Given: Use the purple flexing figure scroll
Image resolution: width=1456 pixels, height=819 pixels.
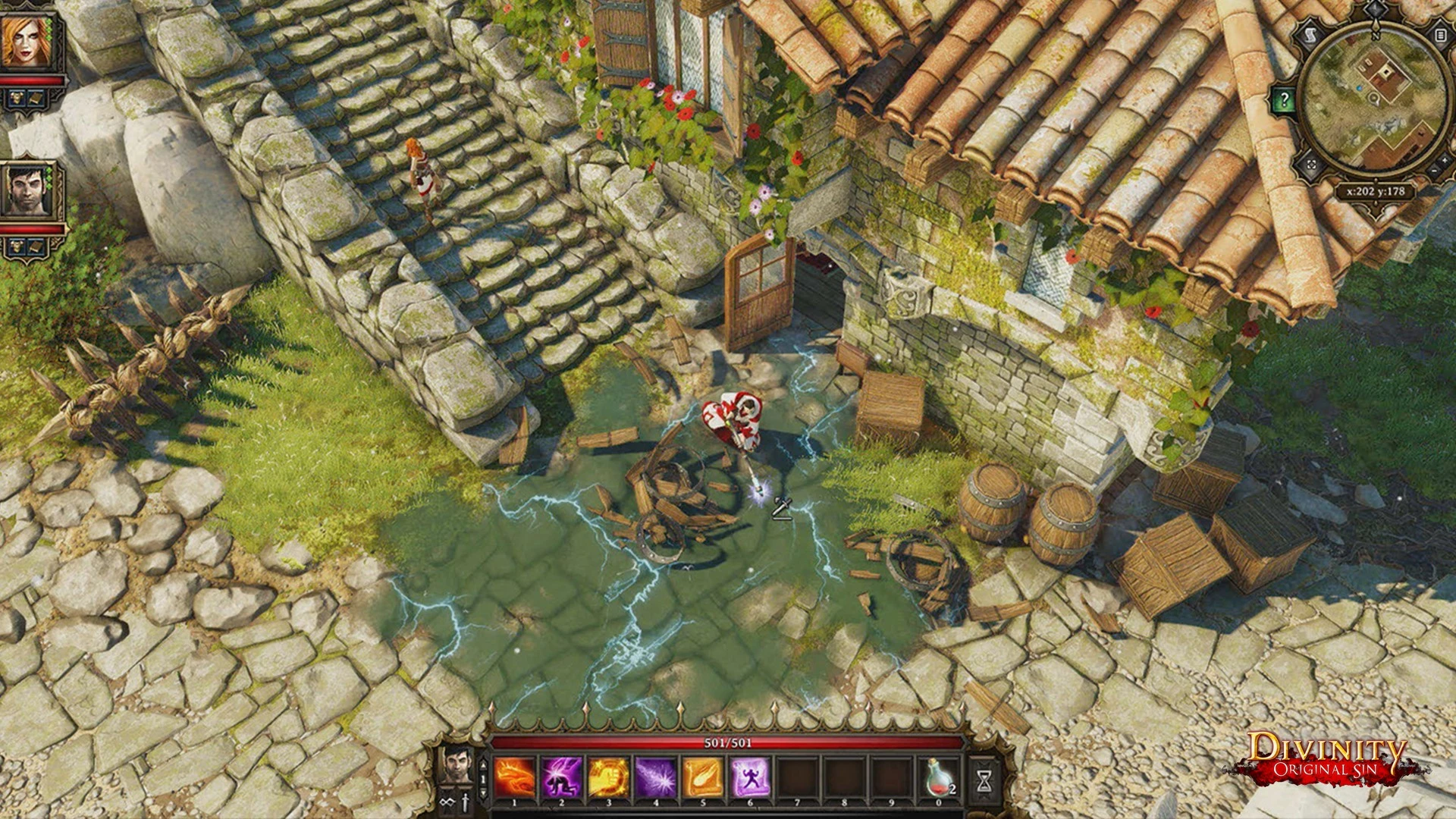Looking at the screenshot, I should [x=749, y=779].
